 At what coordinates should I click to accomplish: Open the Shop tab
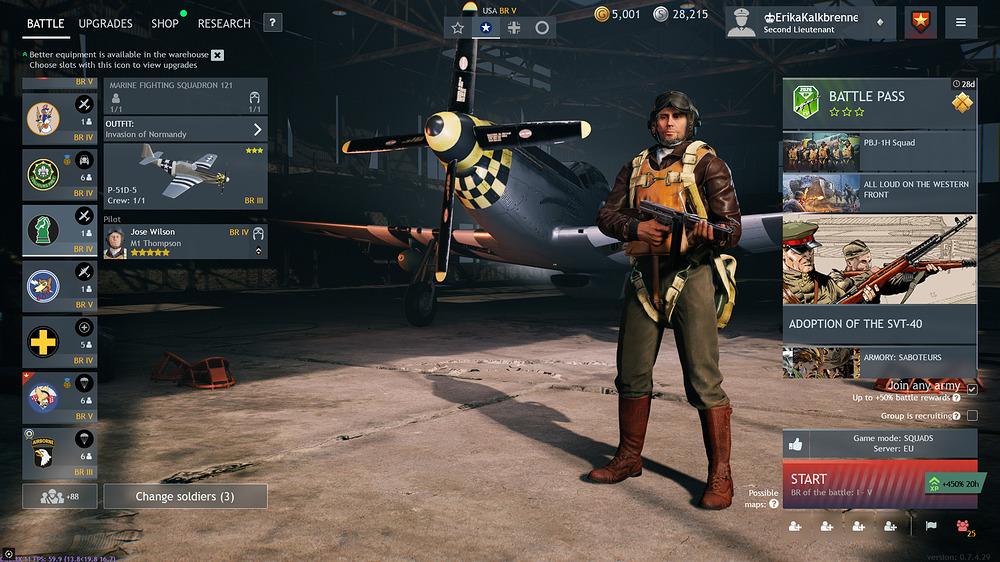pyautogui.click(x=165, y=23)
